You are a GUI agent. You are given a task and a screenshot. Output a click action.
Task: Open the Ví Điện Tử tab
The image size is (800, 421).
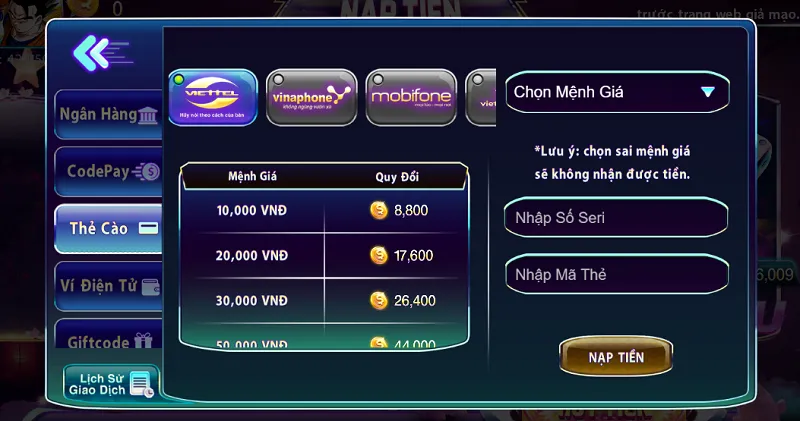coord(108,285)
